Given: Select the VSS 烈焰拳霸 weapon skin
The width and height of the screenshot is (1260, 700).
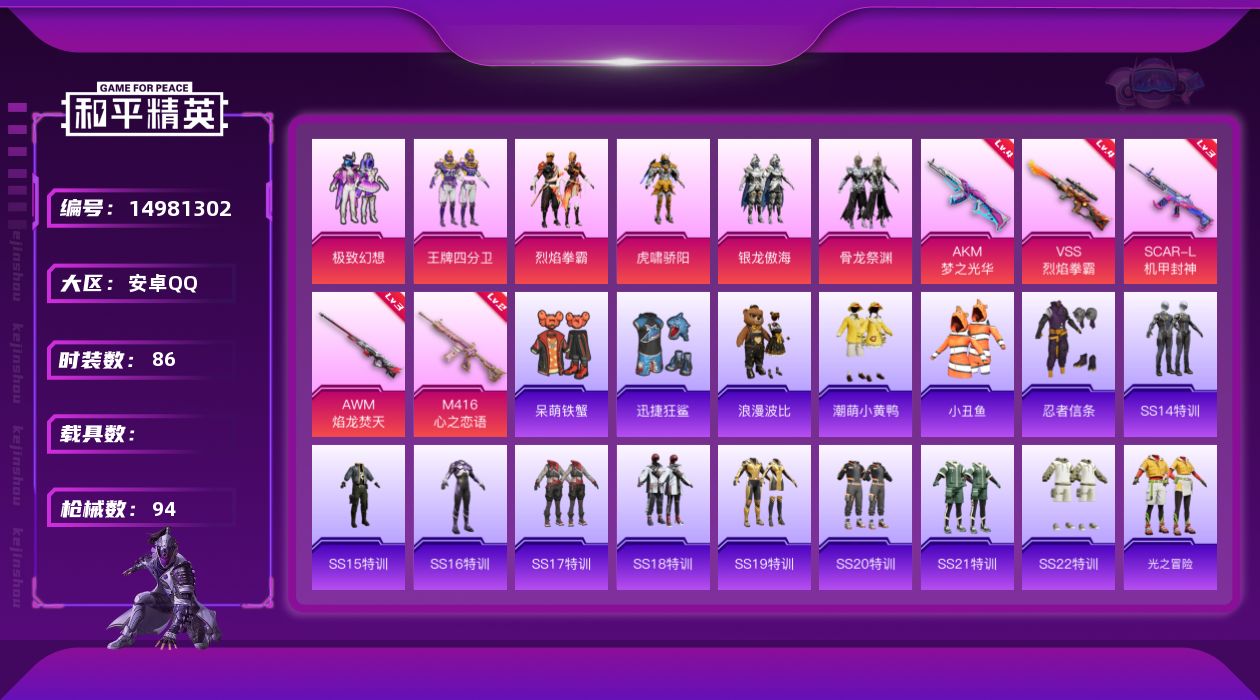Looking at the screenshot, I should pos(1068,211).
